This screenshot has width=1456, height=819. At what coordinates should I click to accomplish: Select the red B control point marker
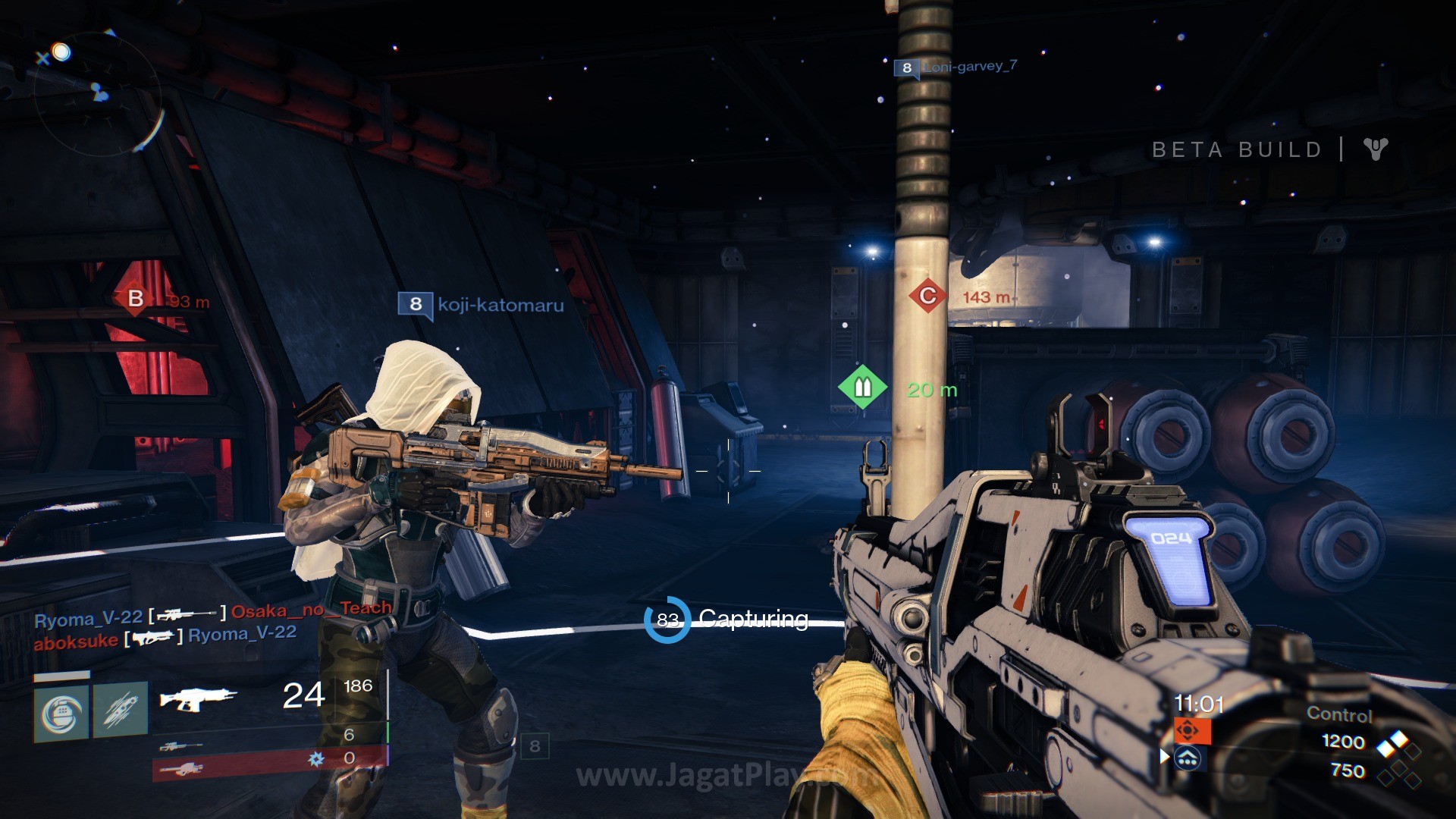(x=136, y=299)
